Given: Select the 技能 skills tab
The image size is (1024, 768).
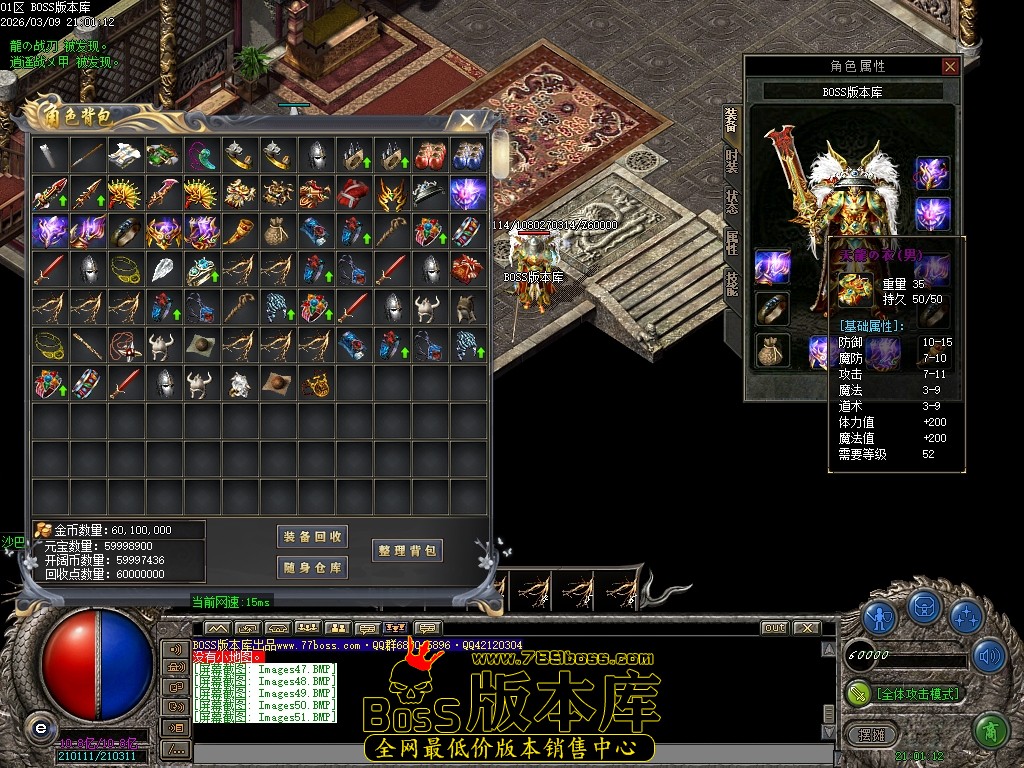Looking at the screenshot, I should (732, 283).
